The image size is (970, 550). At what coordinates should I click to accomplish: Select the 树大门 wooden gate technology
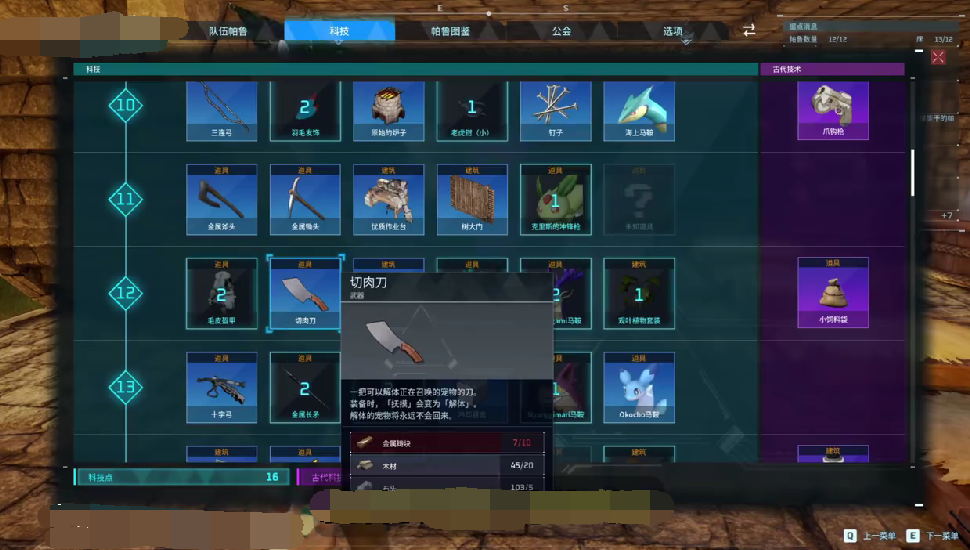click(472, 199)
